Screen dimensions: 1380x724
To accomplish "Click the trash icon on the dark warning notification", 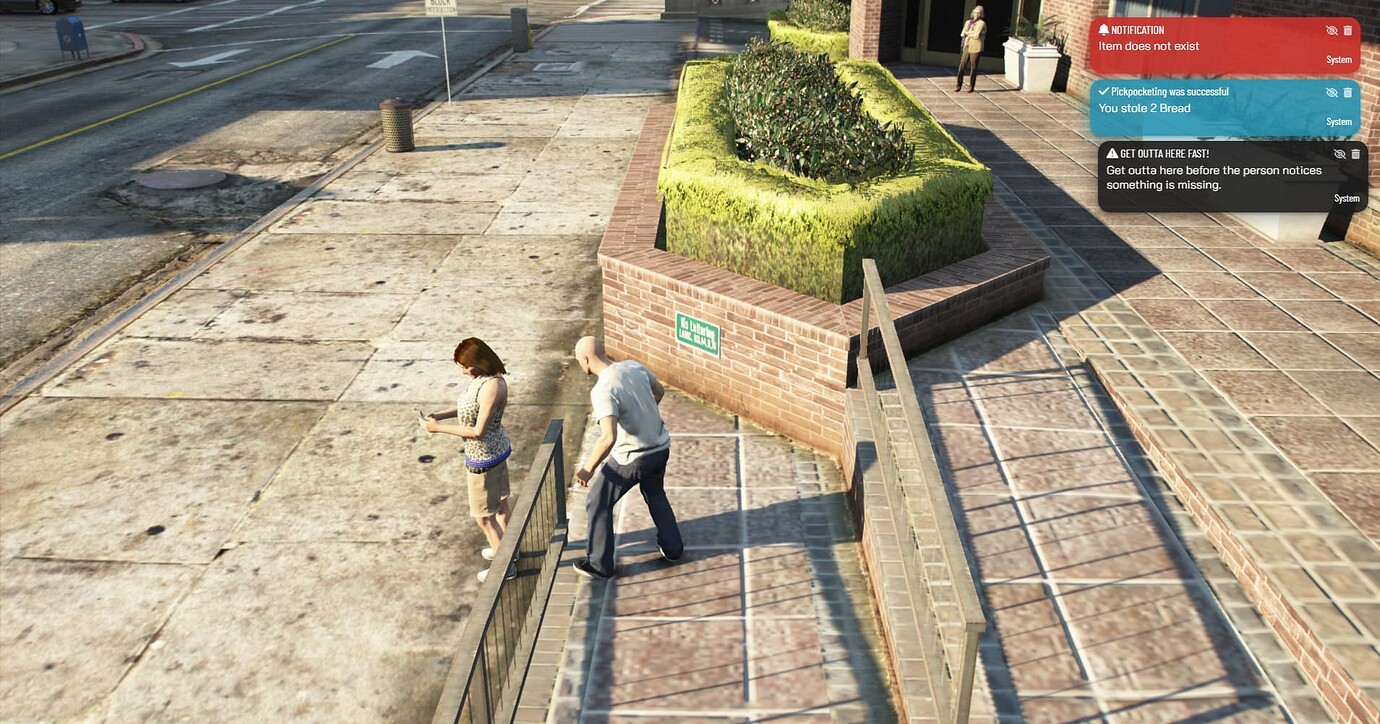I will tap(1355, 154).
